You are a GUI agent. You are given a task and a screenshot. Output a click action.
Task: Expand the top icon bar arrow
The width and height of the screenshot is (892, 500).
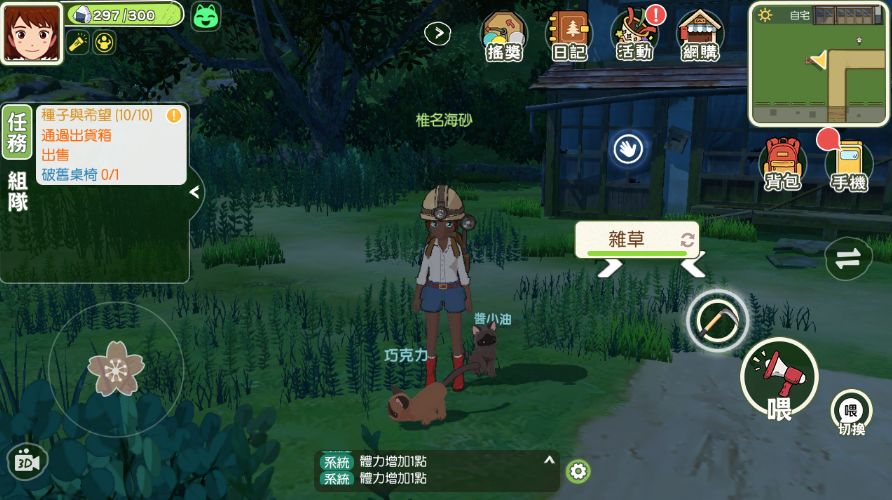[x=437, y=33]
